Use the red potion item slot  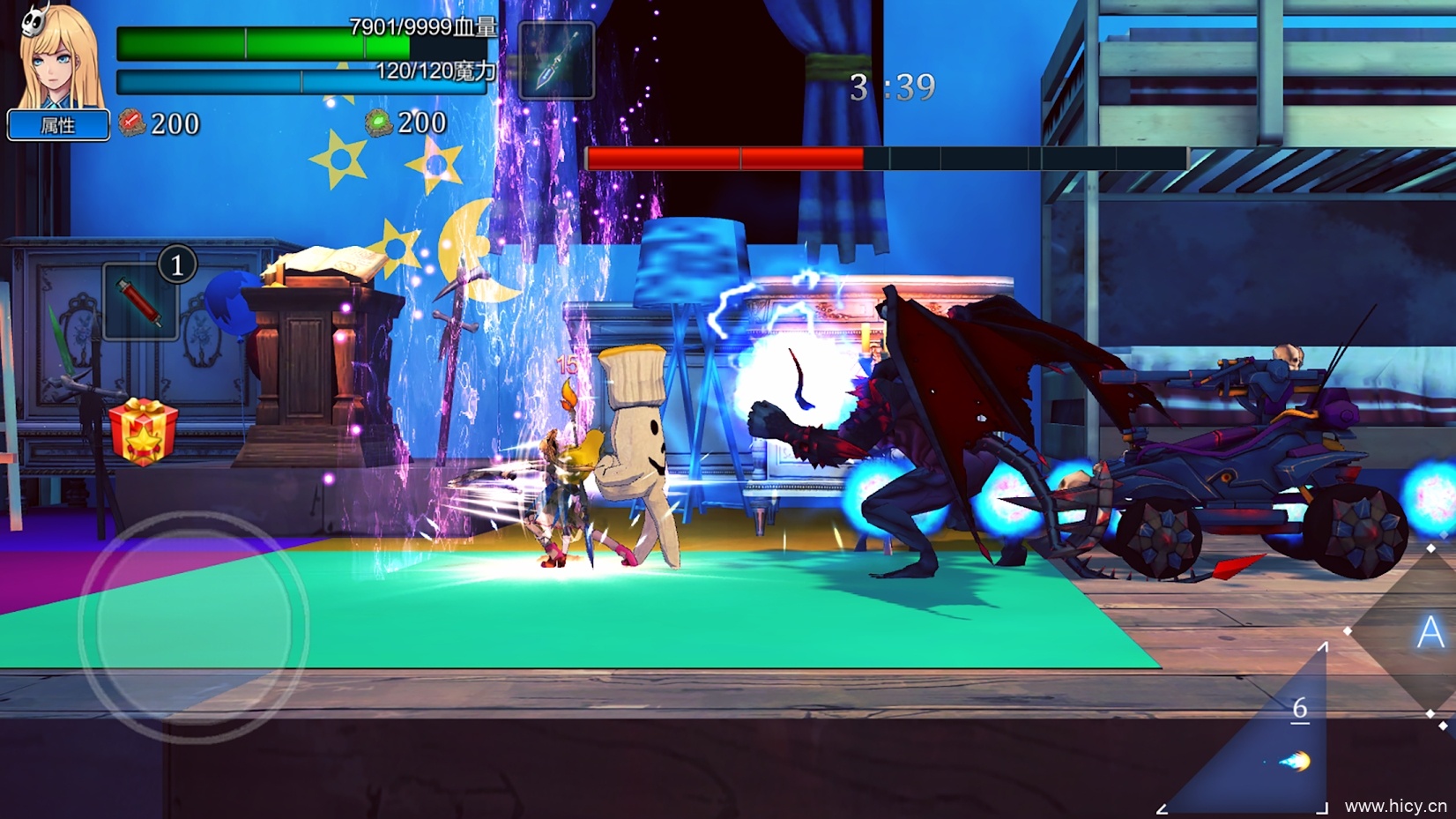point(140,302)
